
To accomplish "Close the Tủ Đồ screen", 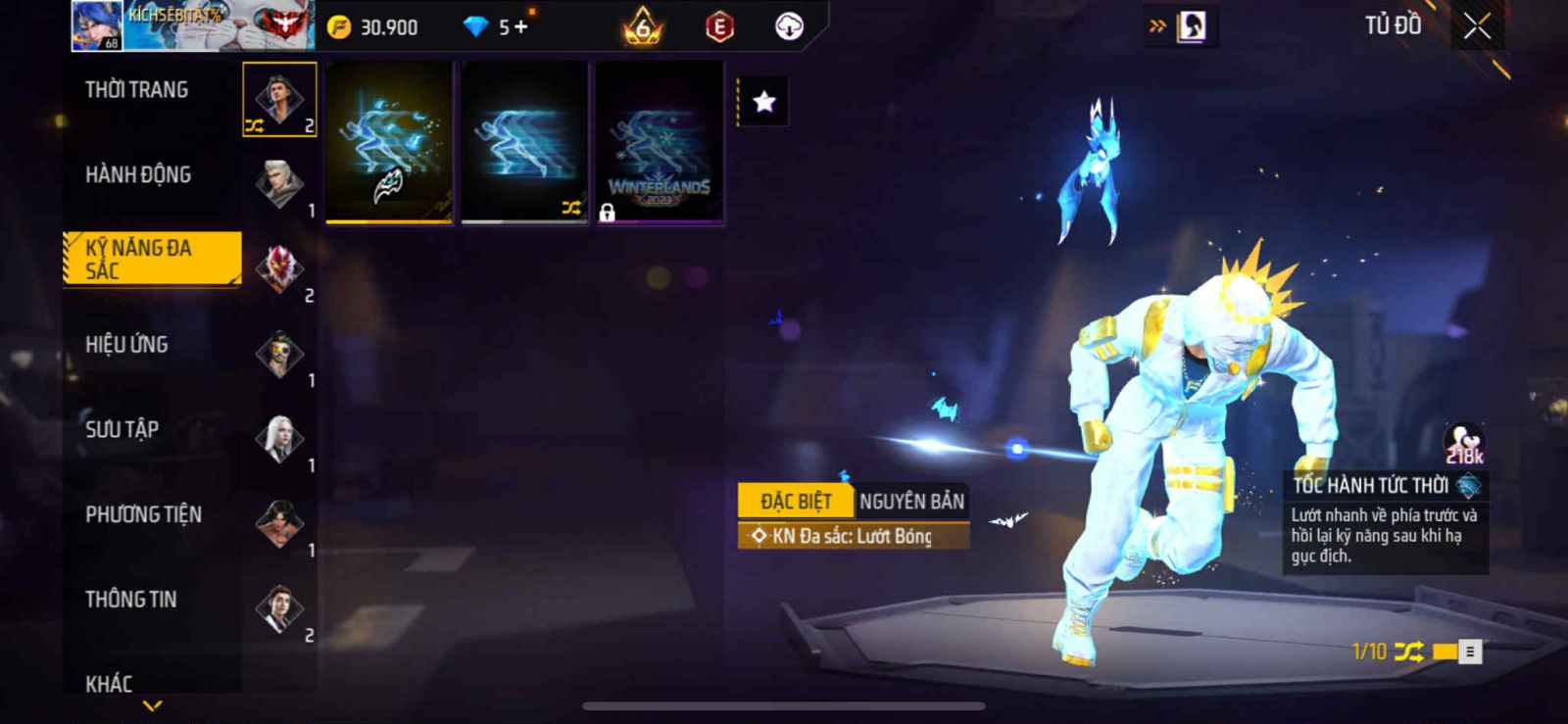I will pyautogui.click(x=1477, y=26).
